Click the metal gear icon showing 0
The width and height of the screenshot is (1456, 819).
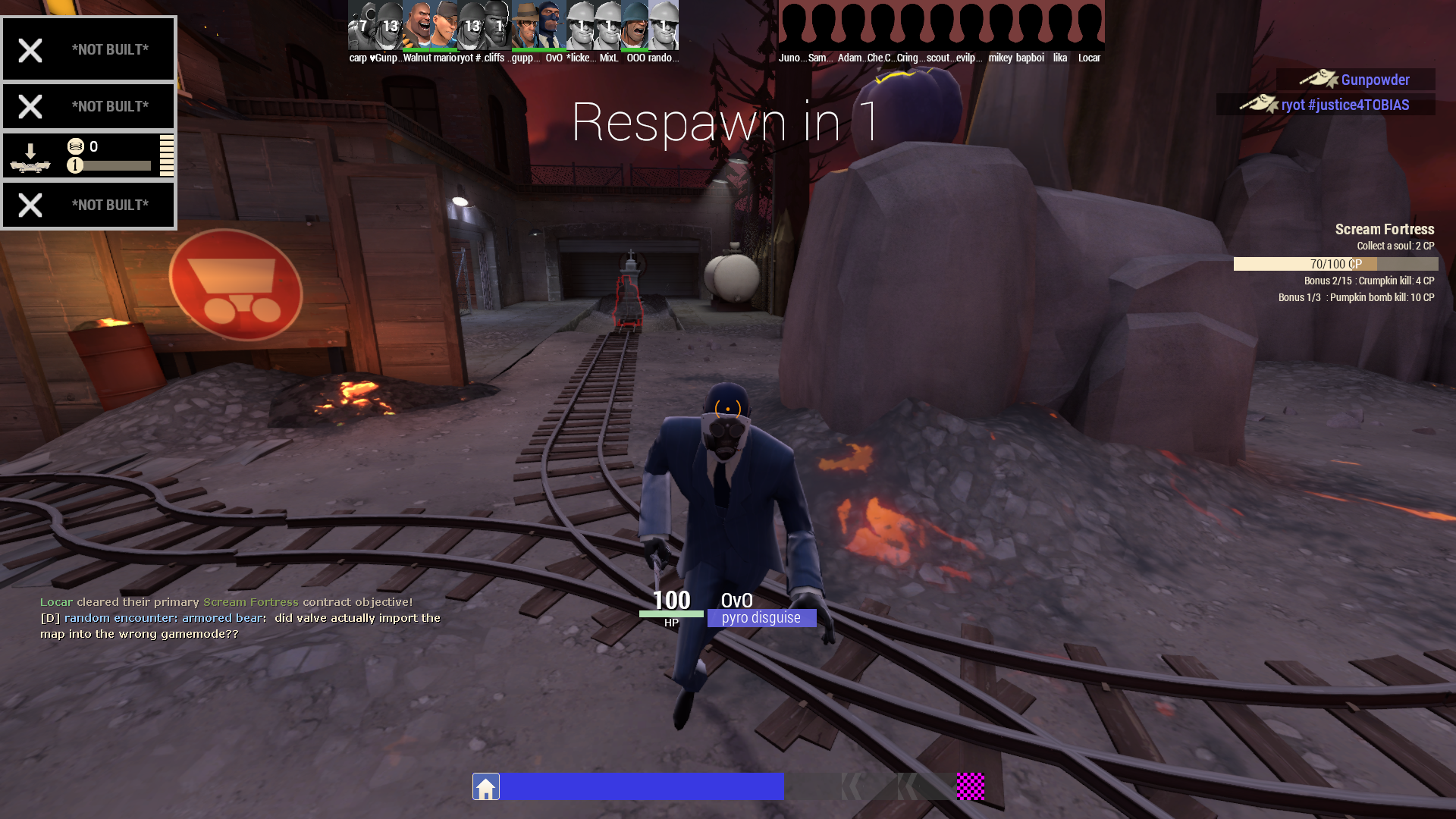[x=76, y=146]
